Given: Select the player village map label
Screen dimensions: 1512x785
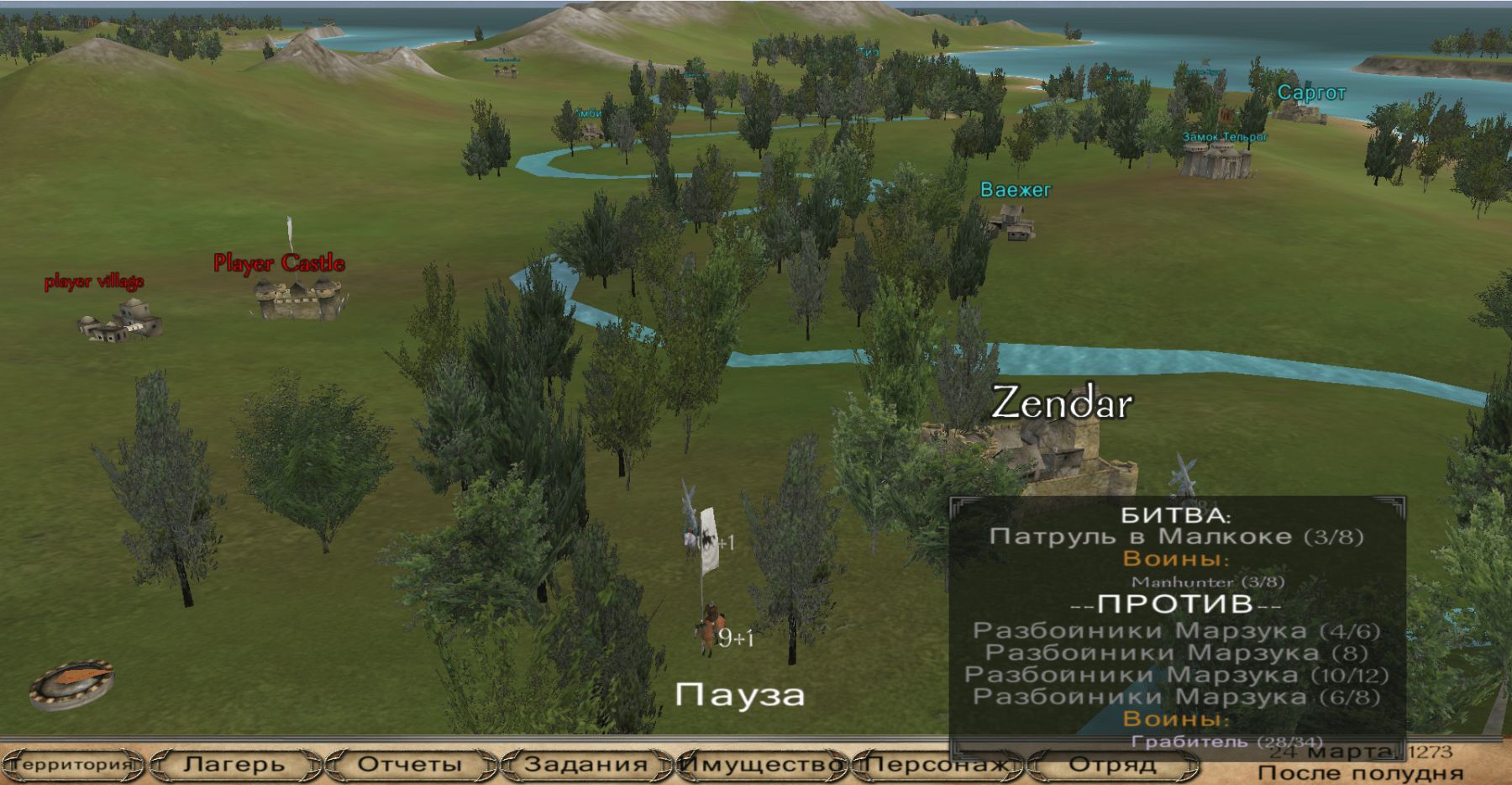Looking at the screenshot, I should pos(94,282).
